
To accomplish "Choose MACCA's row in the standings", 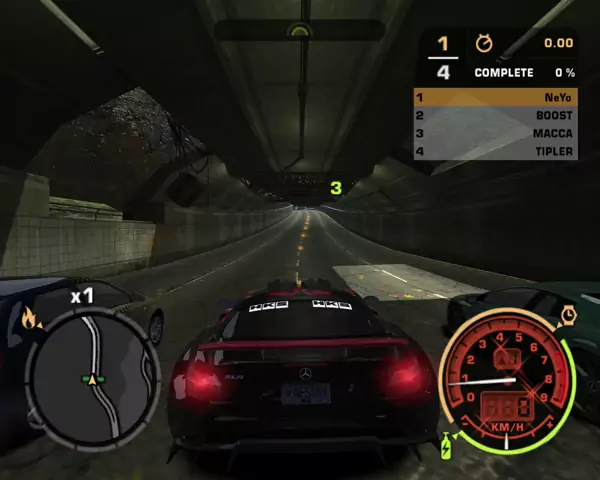I will (495, 133).
